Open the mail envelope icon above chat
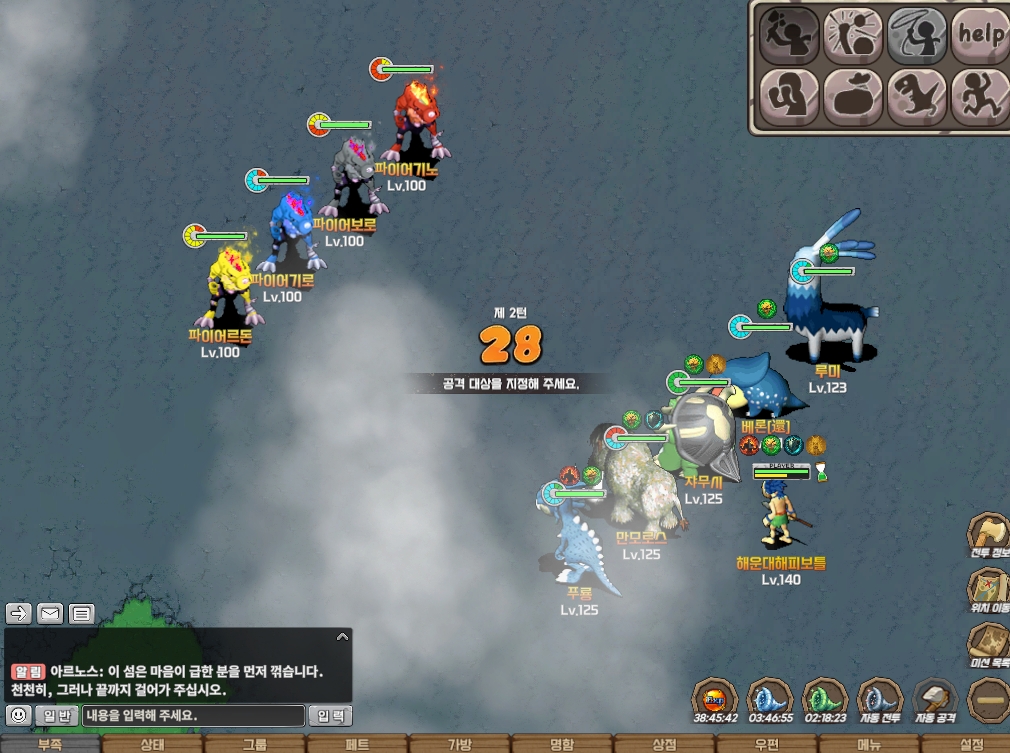Screen dimensions: 1010x753 tap(50, 614)
